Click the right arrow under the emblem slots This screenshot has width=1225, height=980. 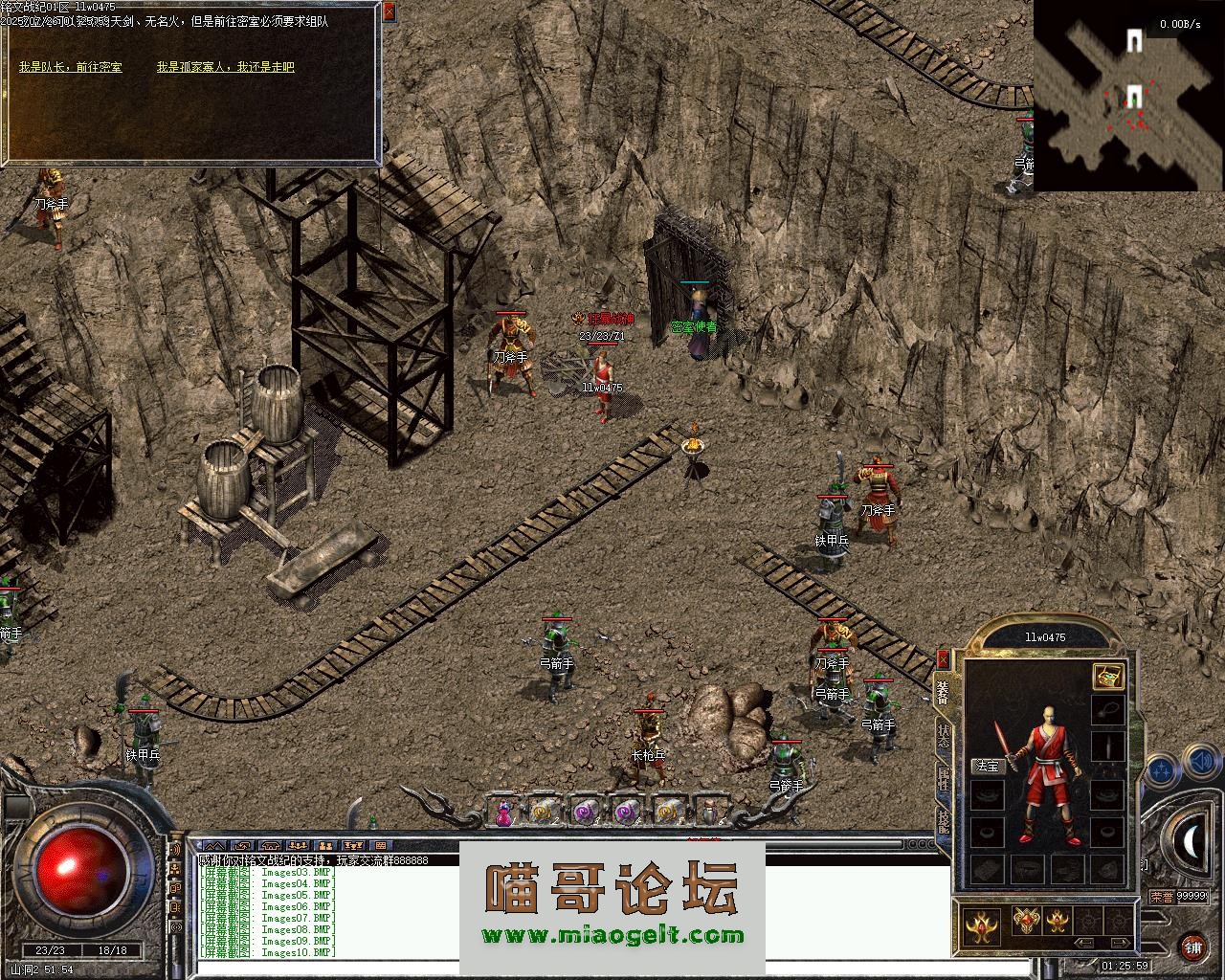pos(1118,943)
